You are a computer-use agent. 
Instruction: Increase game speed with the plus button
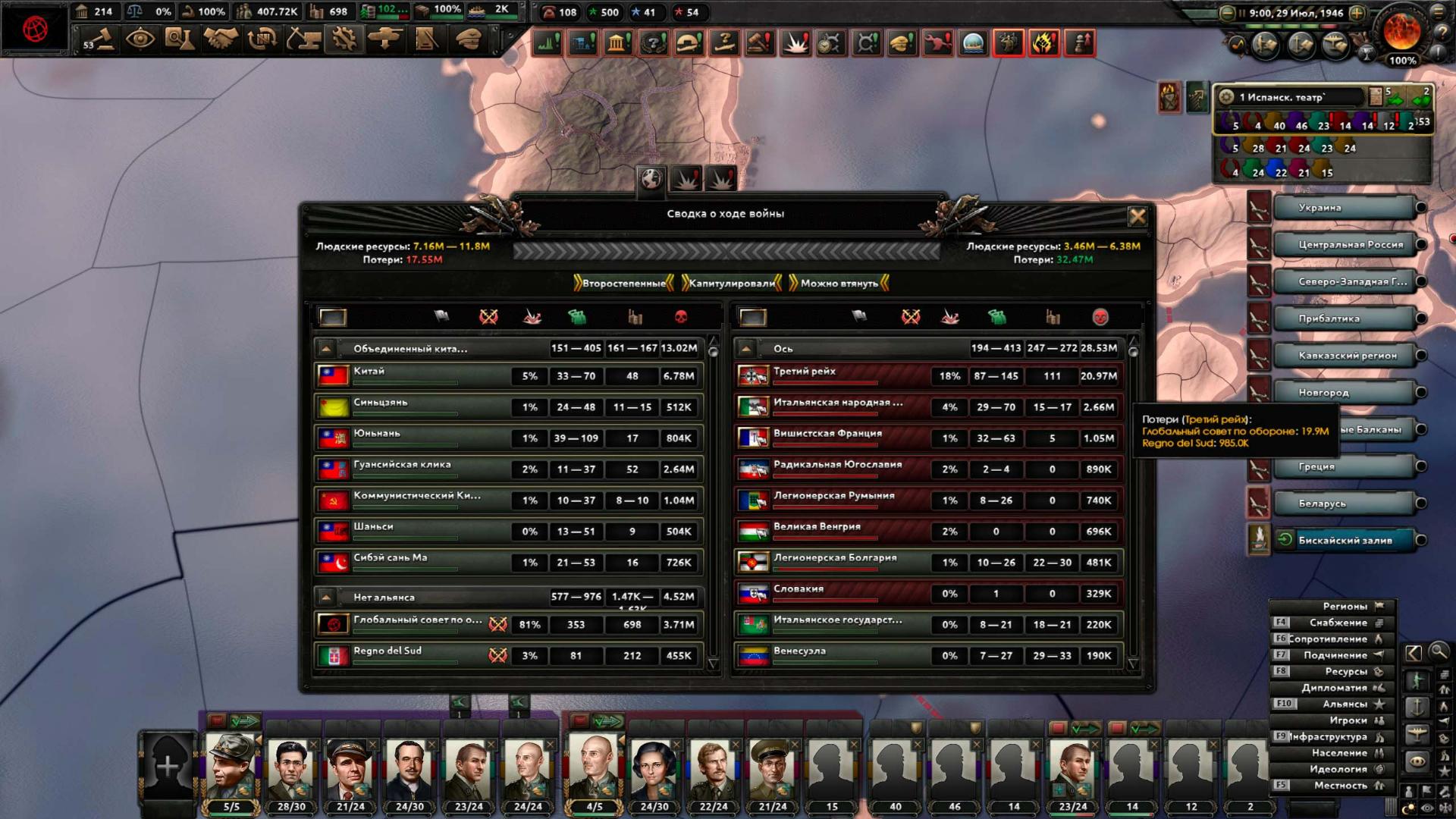[x=1357, y=13]
